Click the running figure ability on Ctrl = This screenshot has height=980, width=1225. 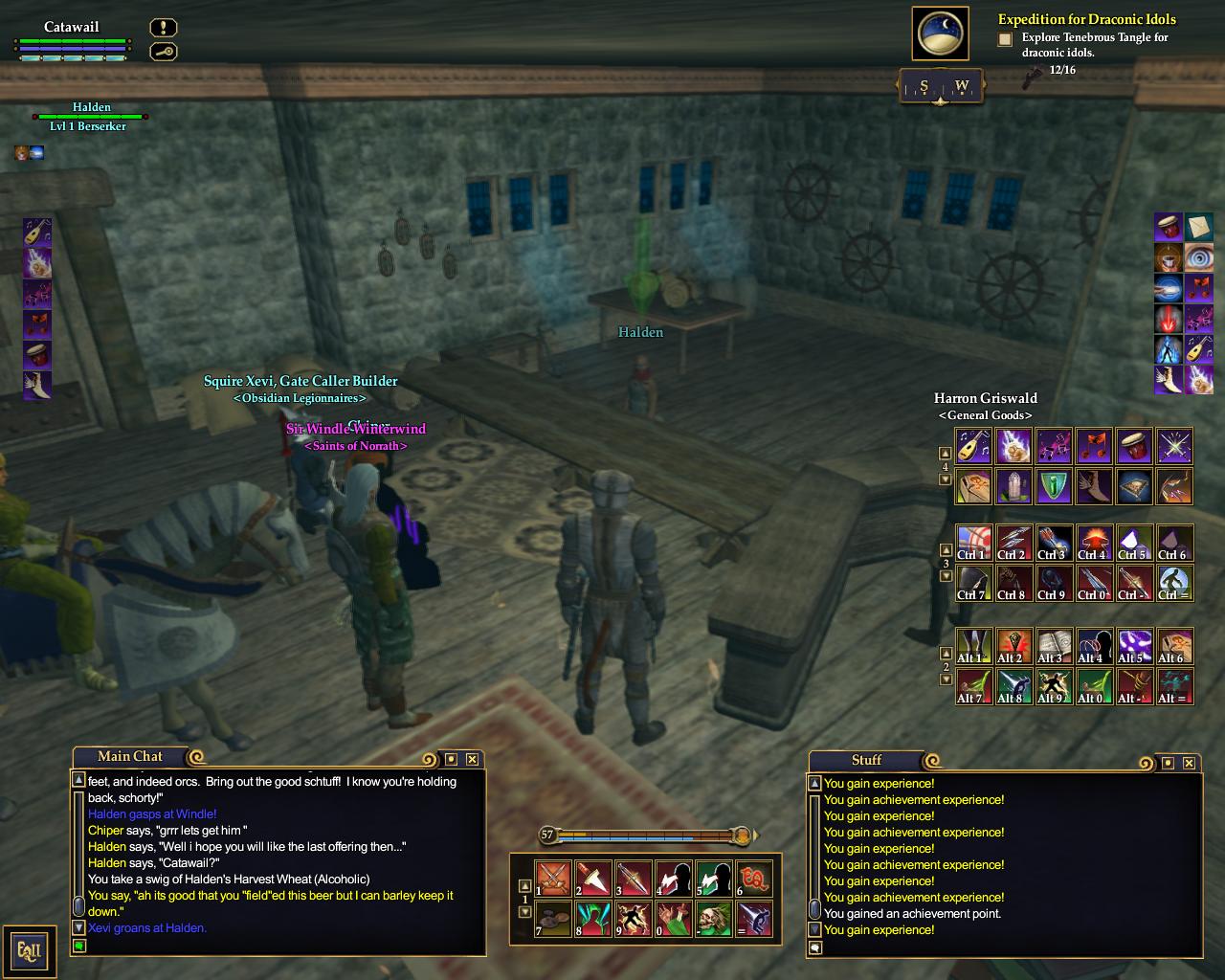pyautogui.click(x=1174, y=583)
